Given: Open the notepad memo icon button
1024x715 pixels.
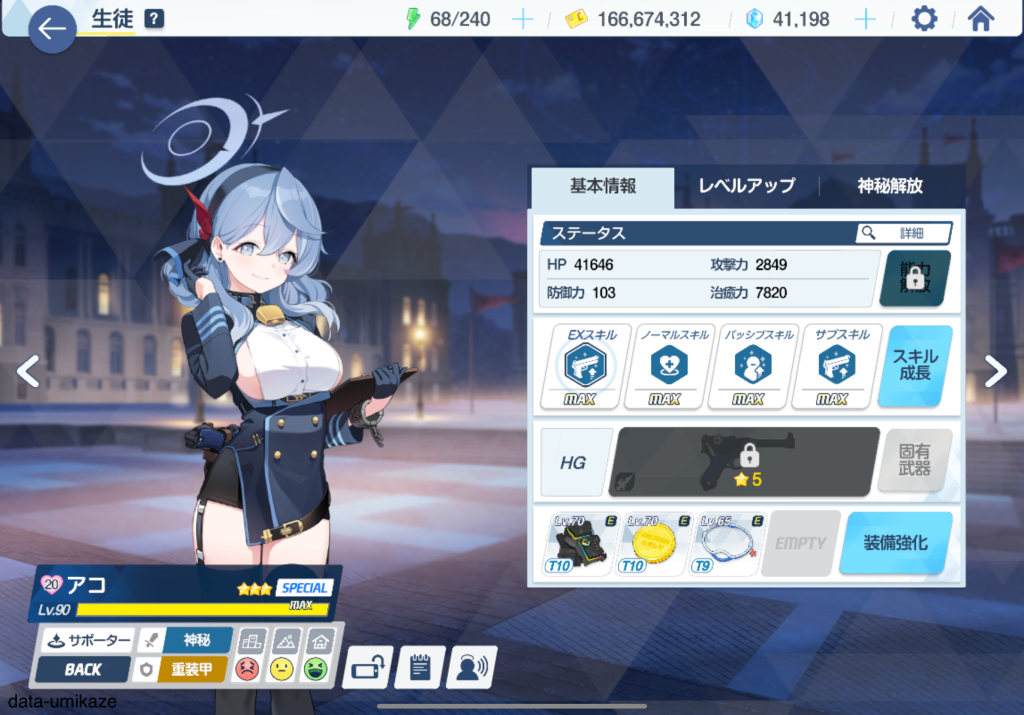Looking at the screenshot, I should pos(420,666).
